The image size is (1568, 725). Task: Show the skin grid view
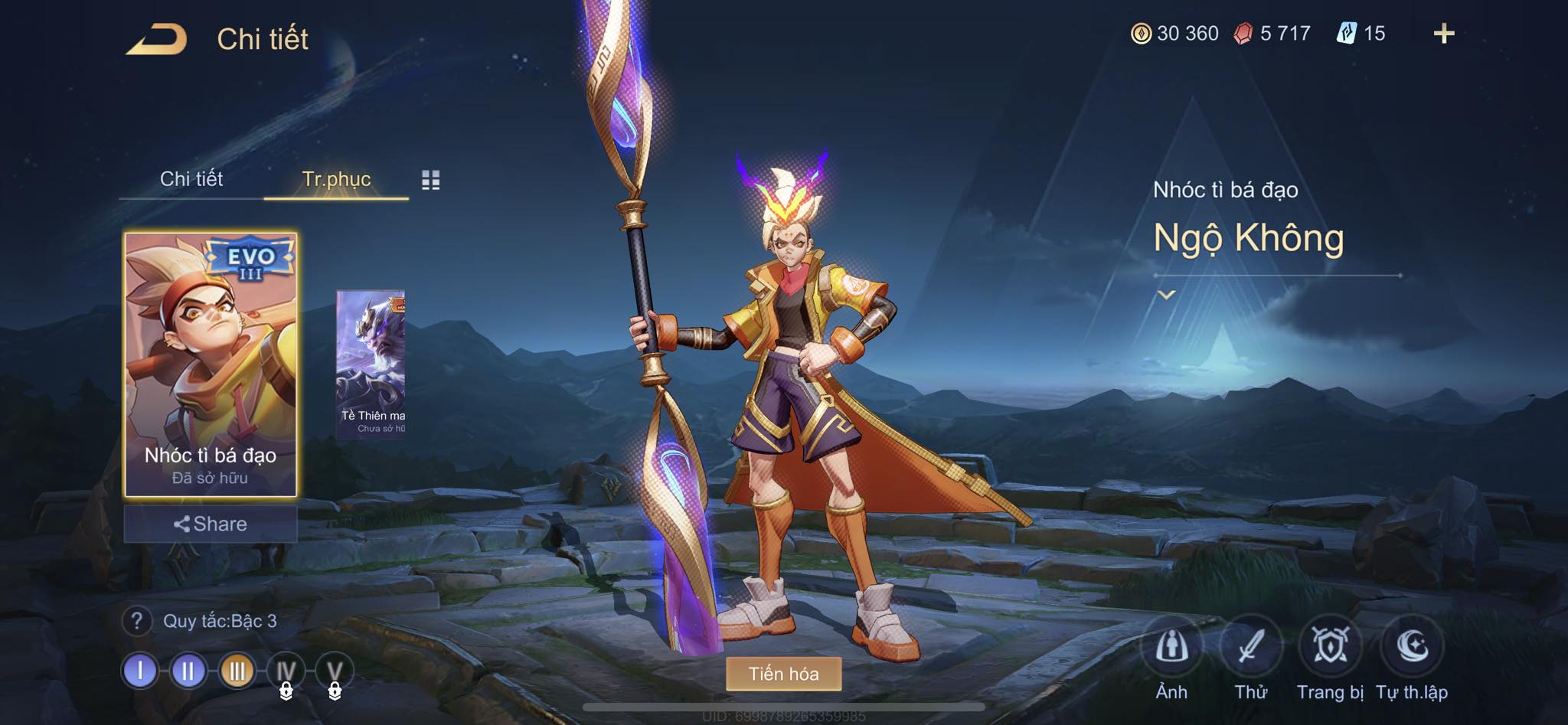coord(431,180)
